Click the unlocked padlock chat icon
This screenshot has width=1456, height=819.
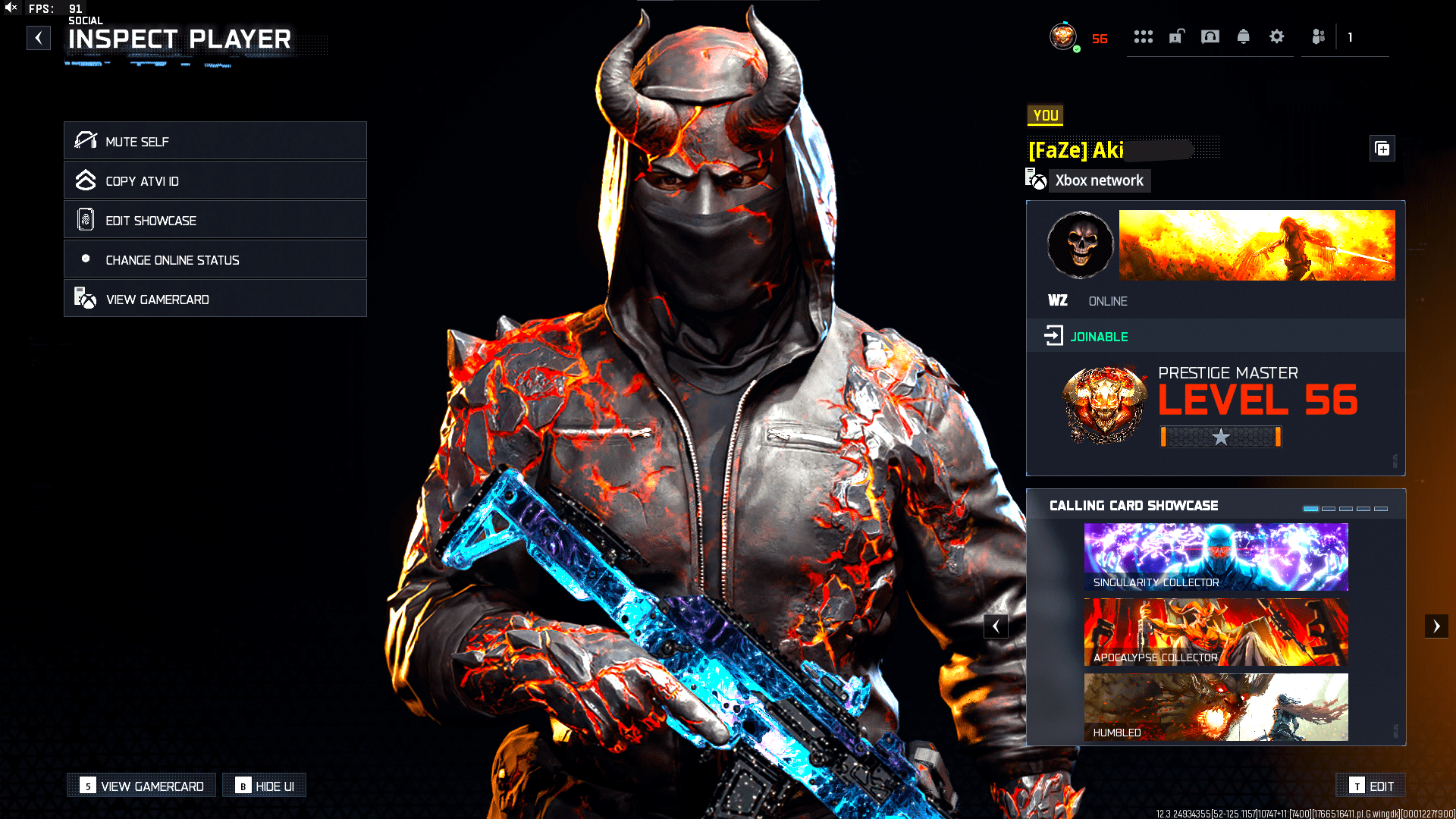pos(1177,36)
